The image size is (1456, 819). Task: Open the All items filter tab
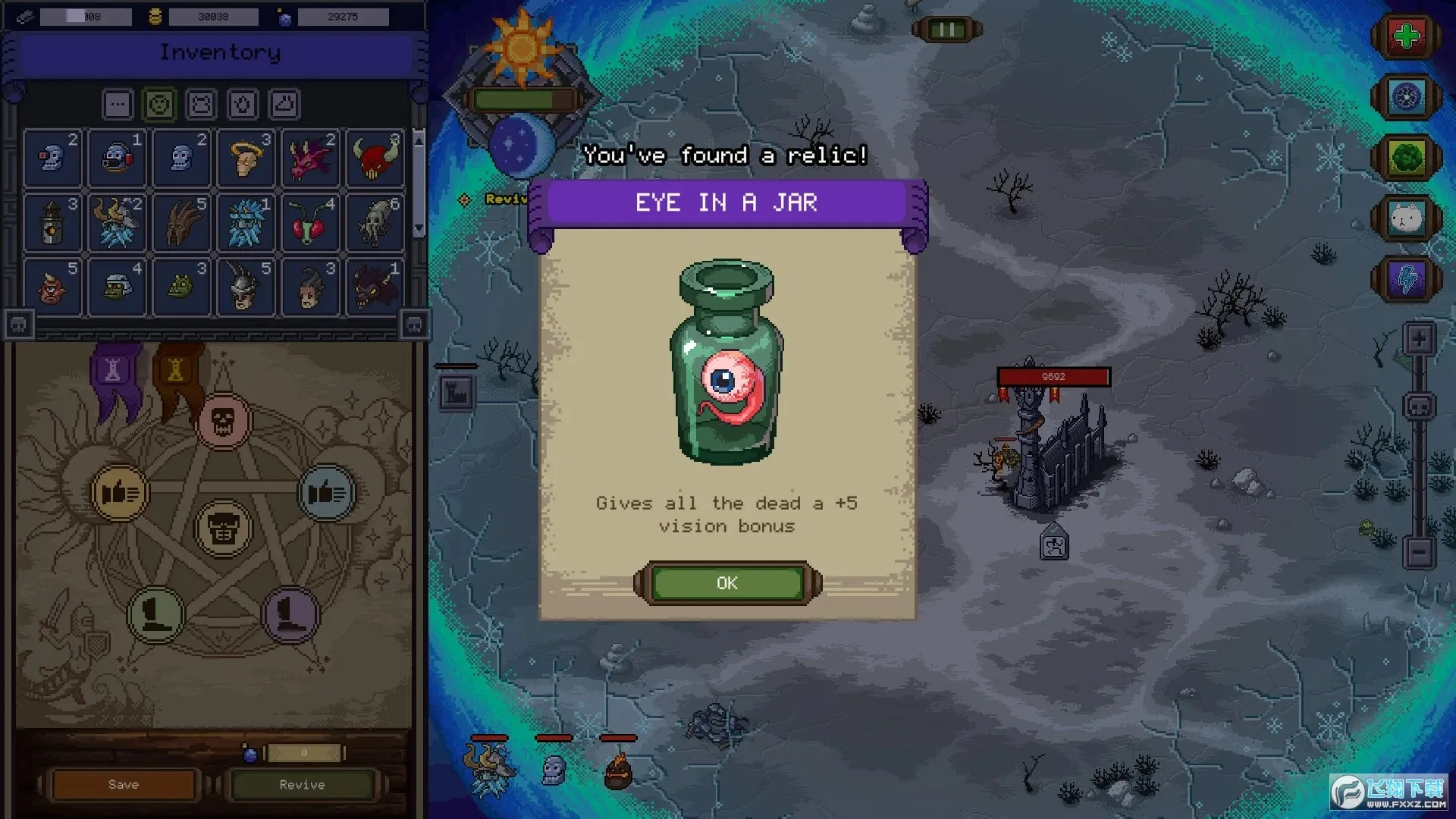(118, 104)
